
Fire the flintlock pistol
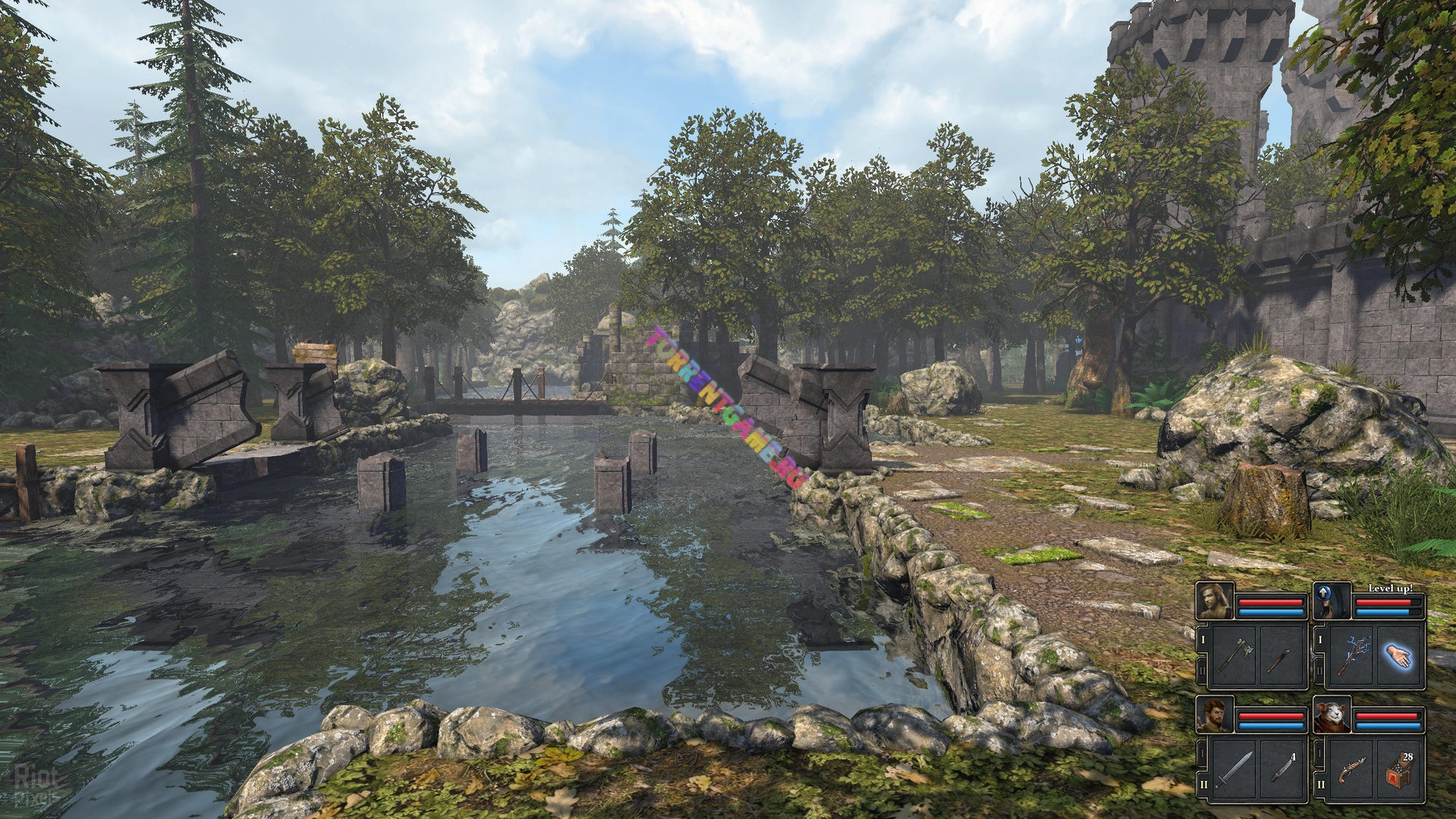(x=1351, y=770)
